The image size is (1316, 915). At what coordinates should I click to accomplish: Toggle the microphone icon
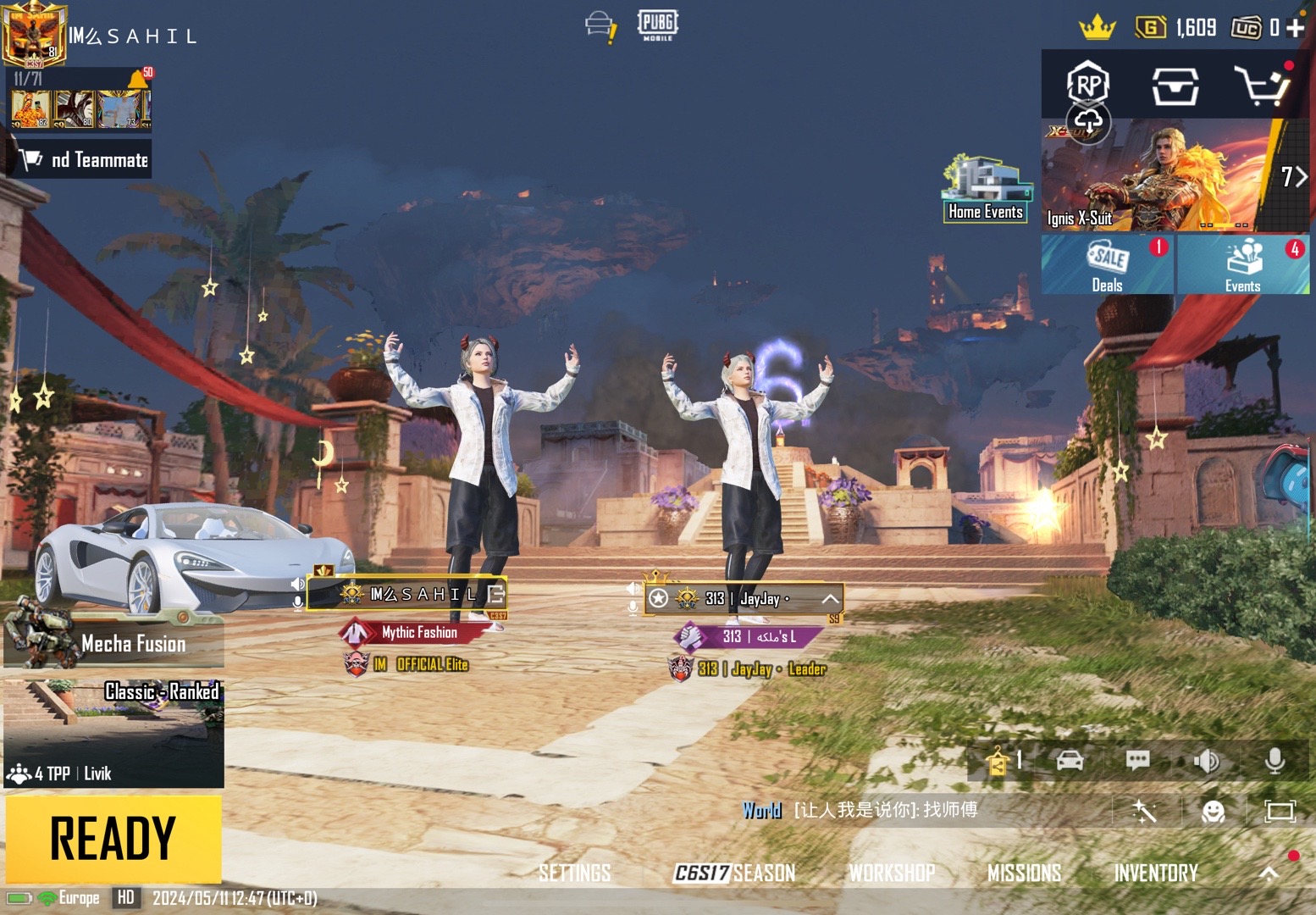[x=1275, y=762]
